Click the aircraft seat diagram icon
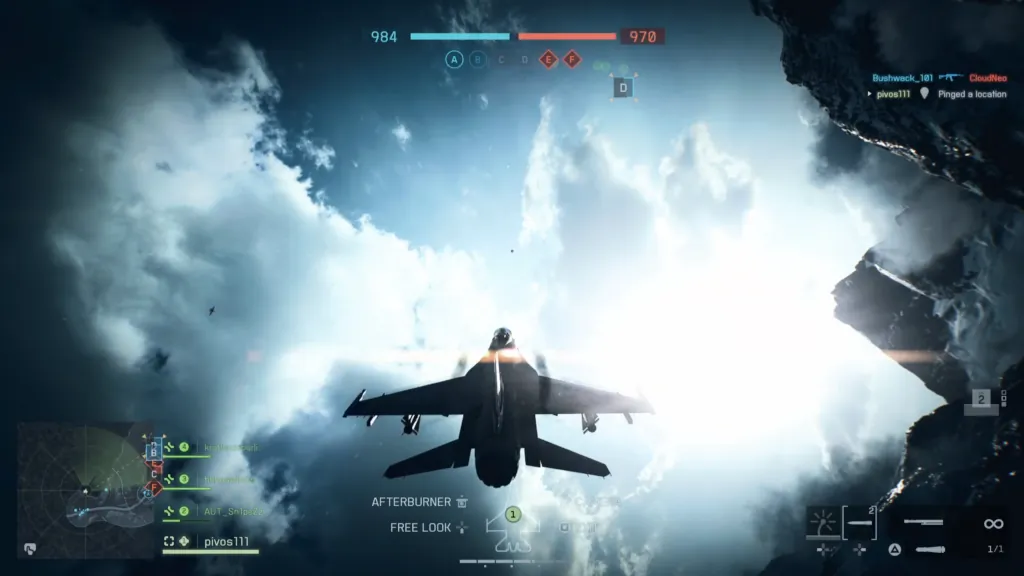This screenshot has height=576, width=1024. tap(512, 530)
